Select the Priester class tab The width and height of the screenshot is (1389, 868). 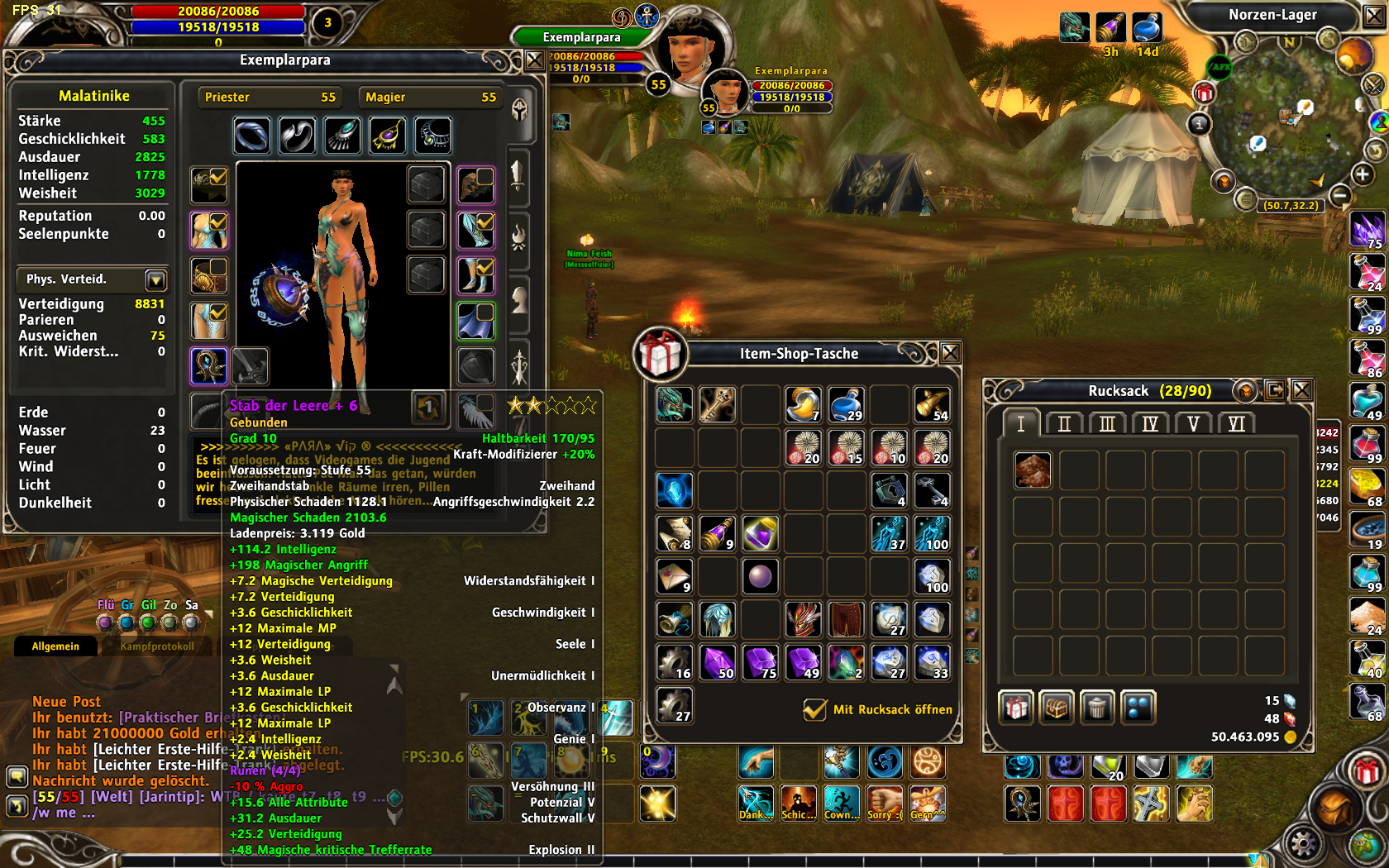[x=270, y=98]
